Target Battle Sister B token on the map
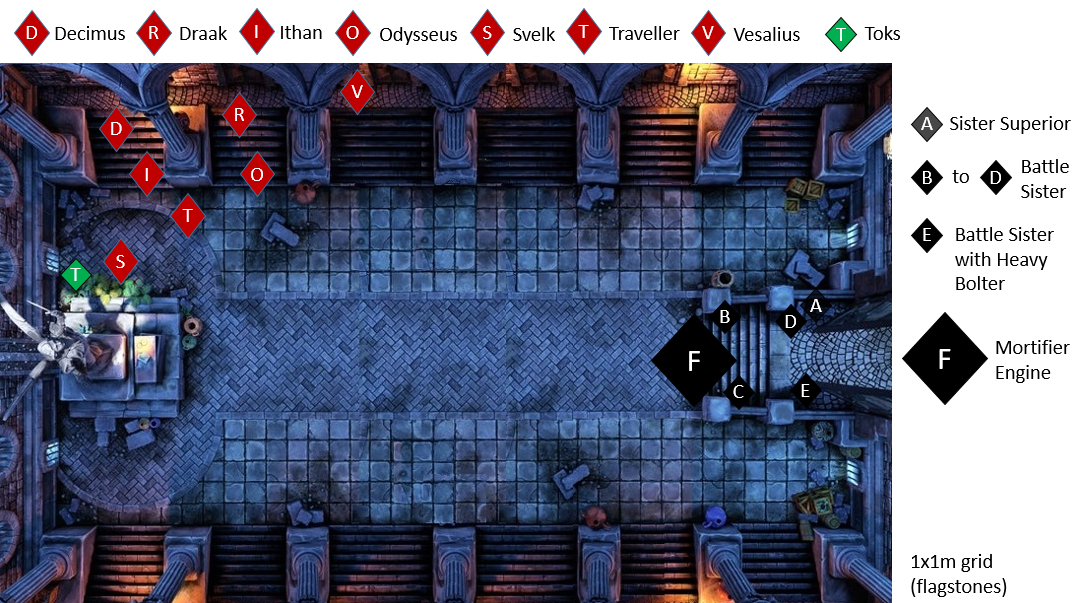Screen dimensions: 1078x603 tap(725, 317)
